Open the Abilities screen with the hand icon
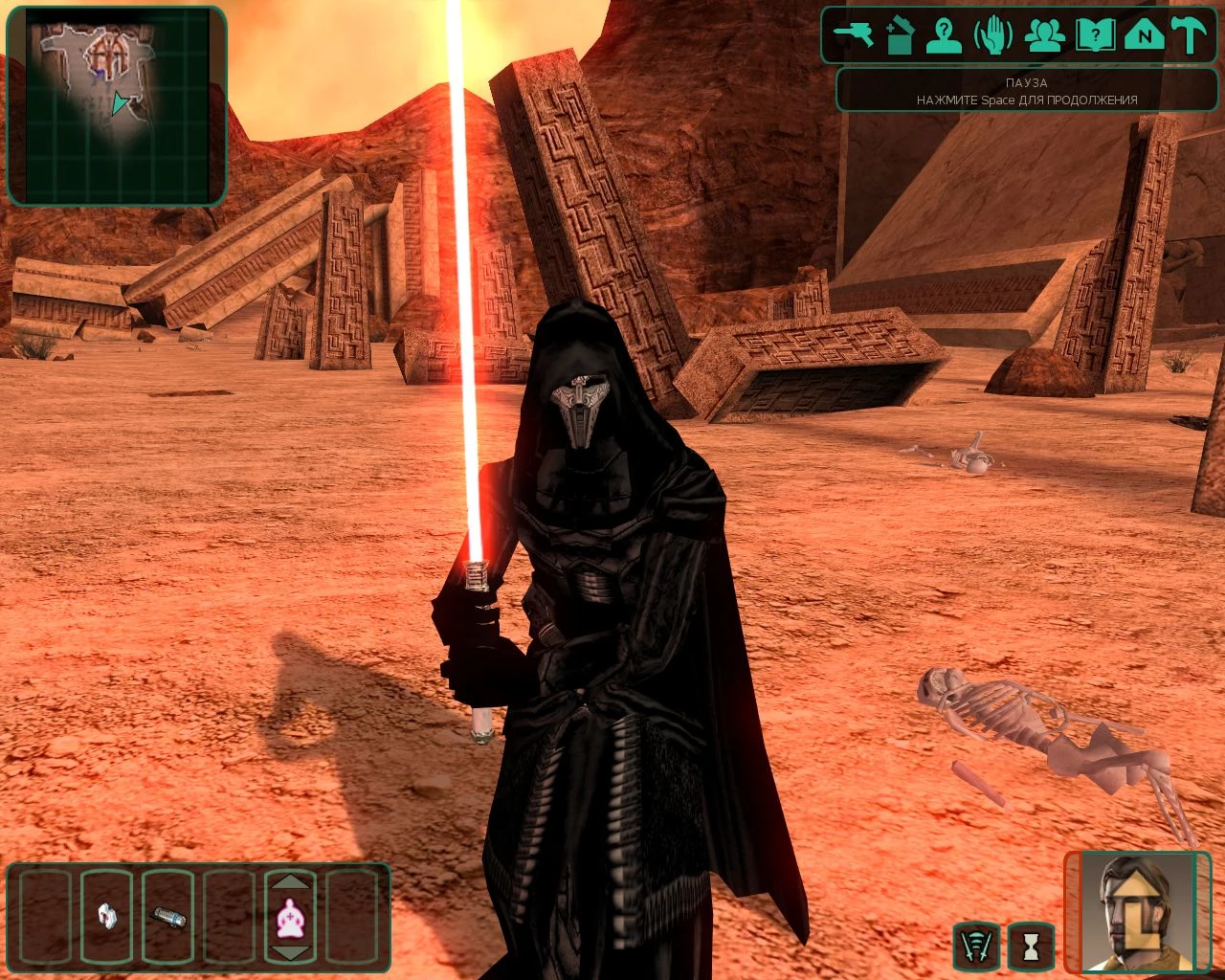This screenshot has width=1225, height=980. (x=993, y=33)
